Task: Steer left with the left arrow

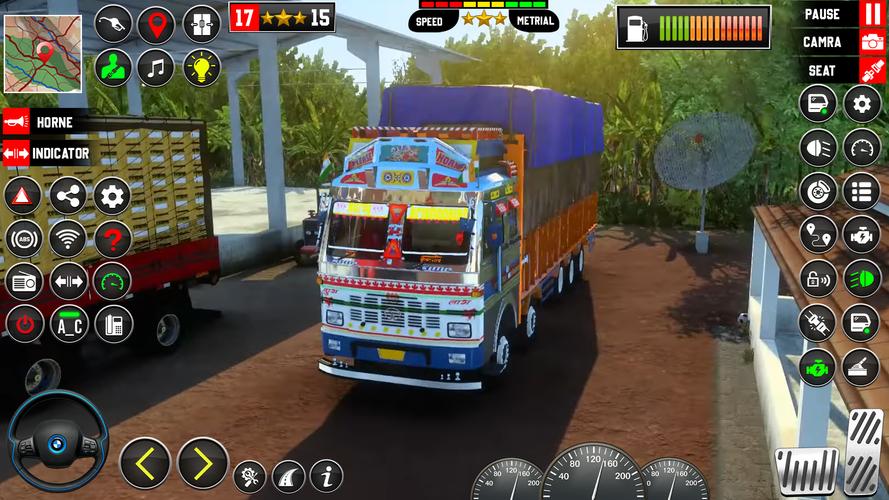Action: coord(145,463)
